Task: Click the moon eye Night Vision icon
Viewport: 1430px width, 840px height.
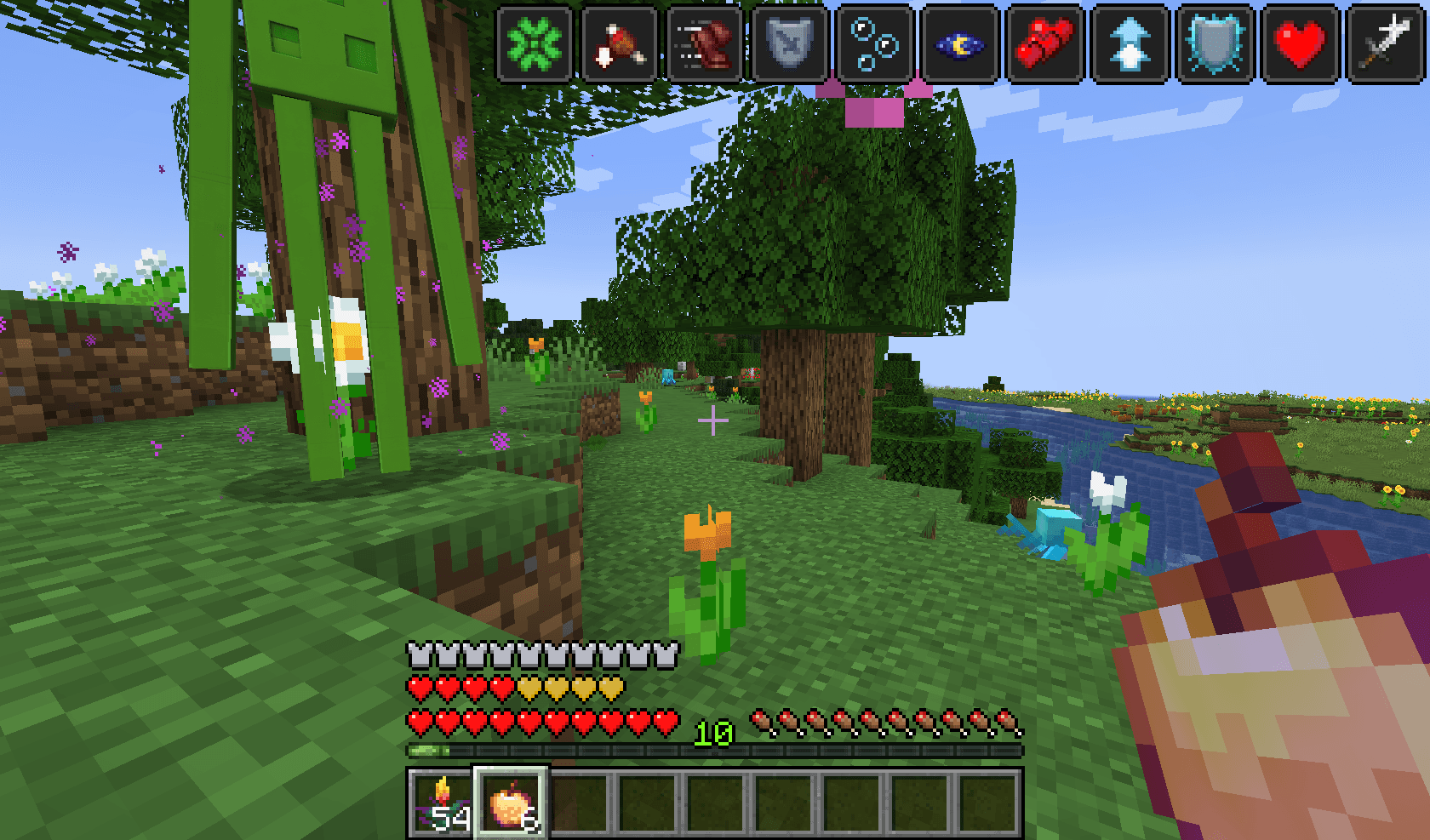Action: pos(960,44)
